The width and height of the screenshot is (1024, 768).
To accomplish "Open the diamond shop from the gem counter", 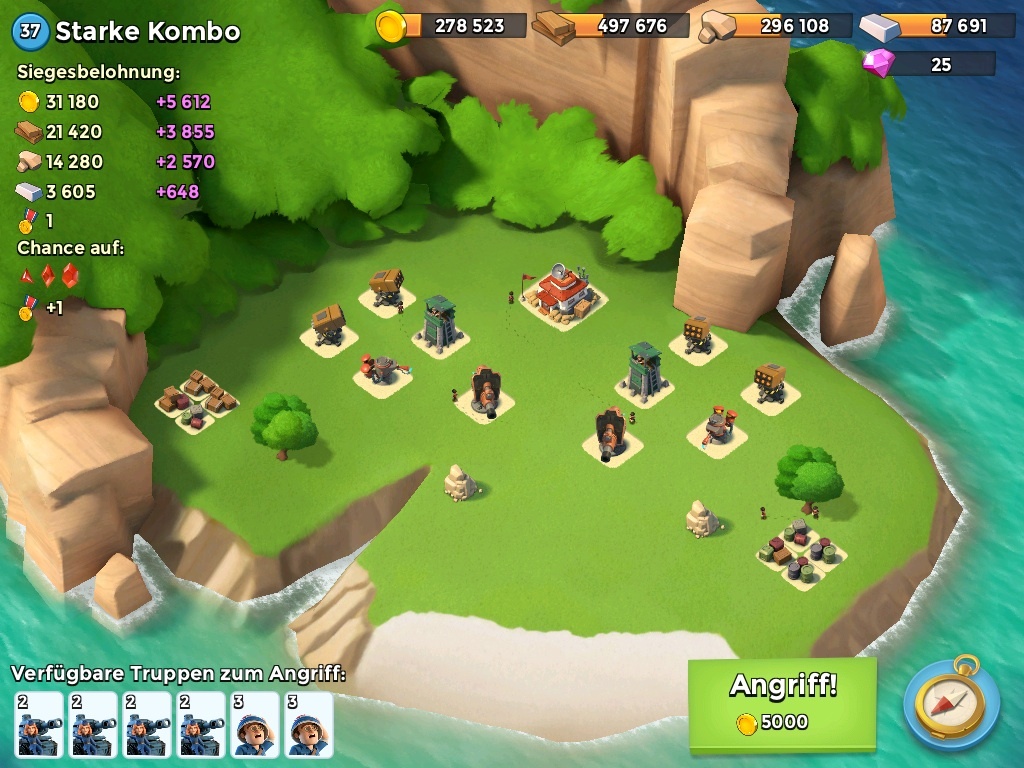I will click(929, 64).
